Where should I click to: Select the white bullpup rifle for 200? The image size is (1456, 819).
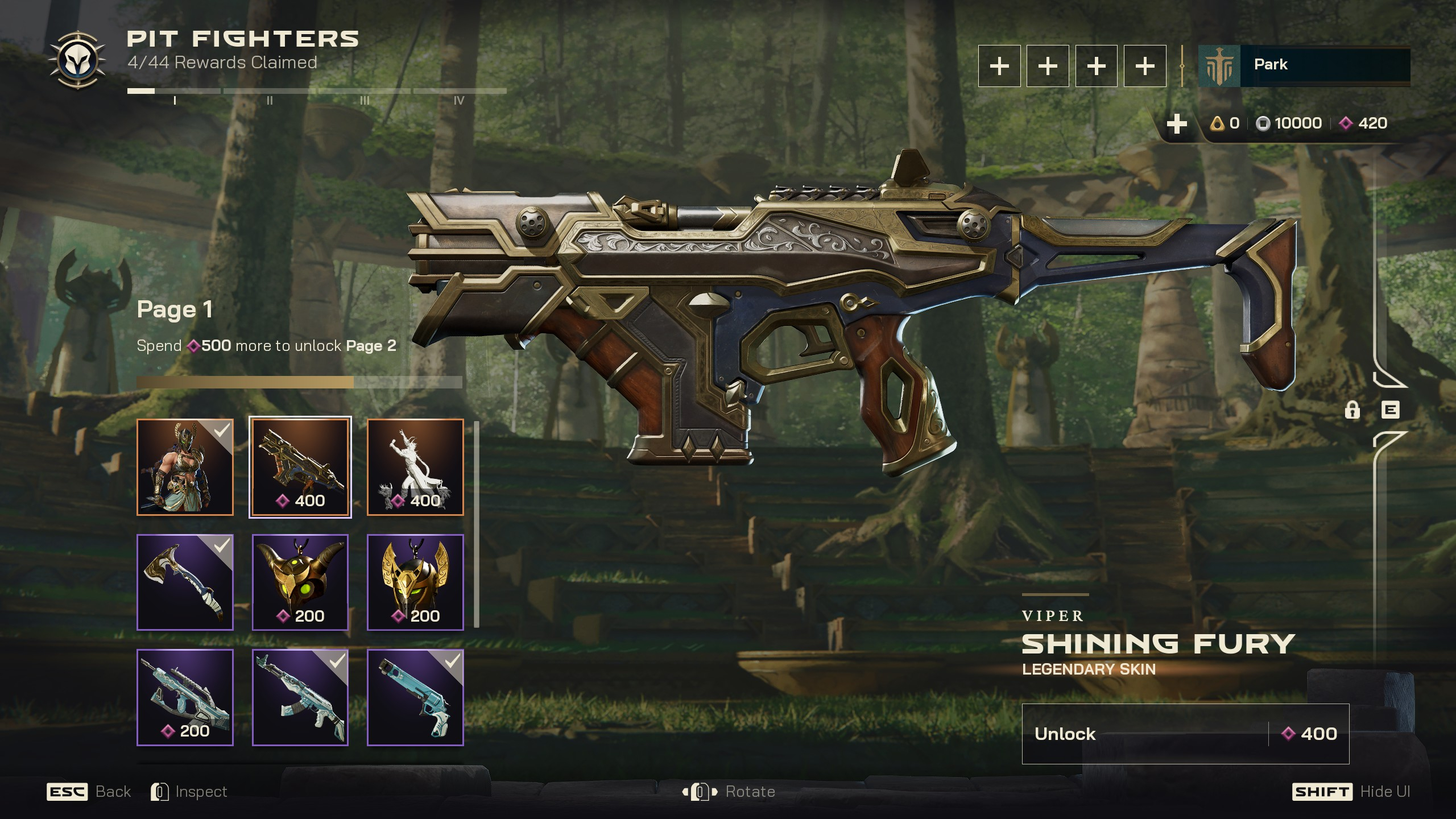click(185, 697)
